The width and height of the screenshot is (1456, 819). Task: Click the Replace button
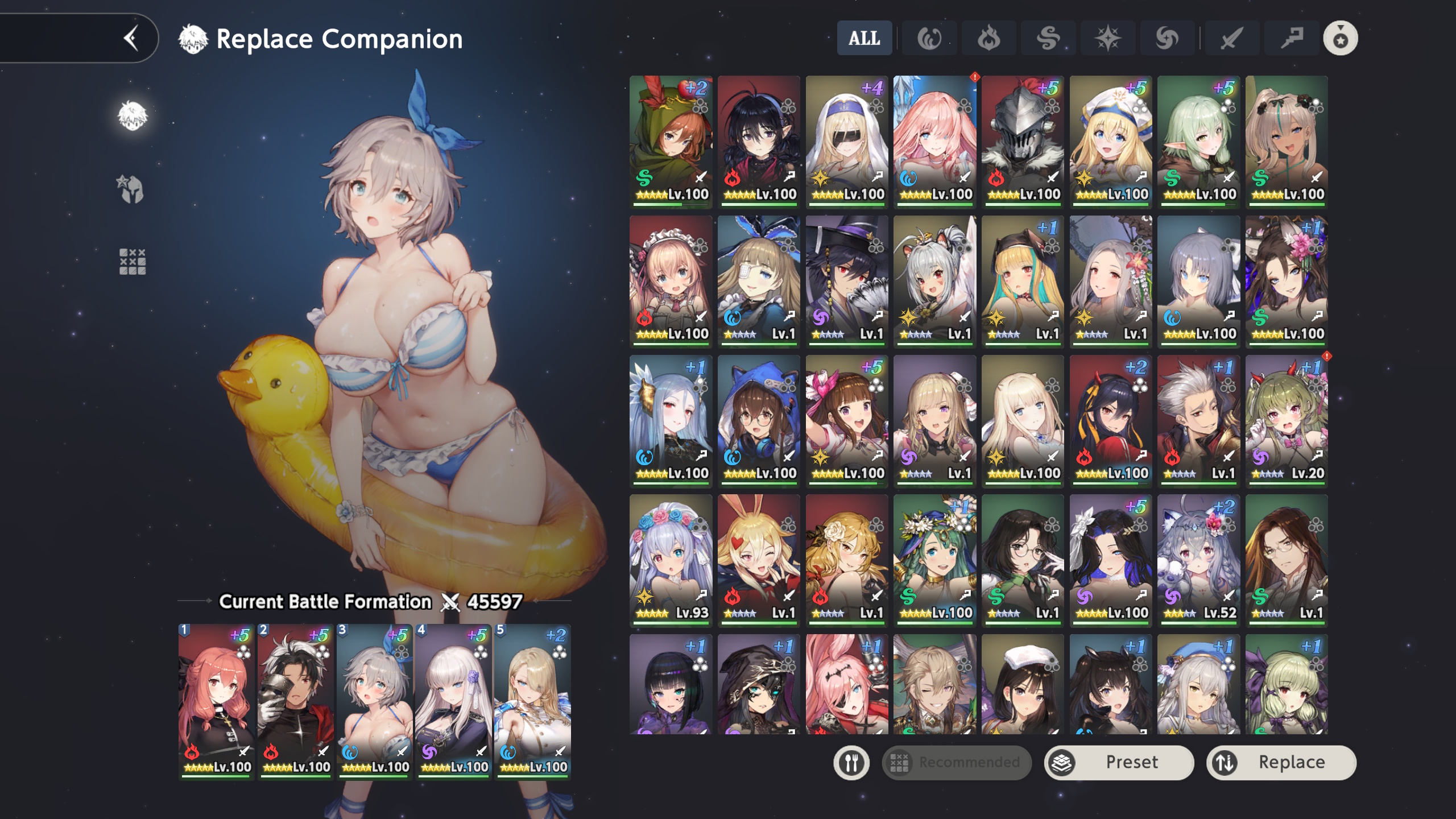[x=1281, y=762]
